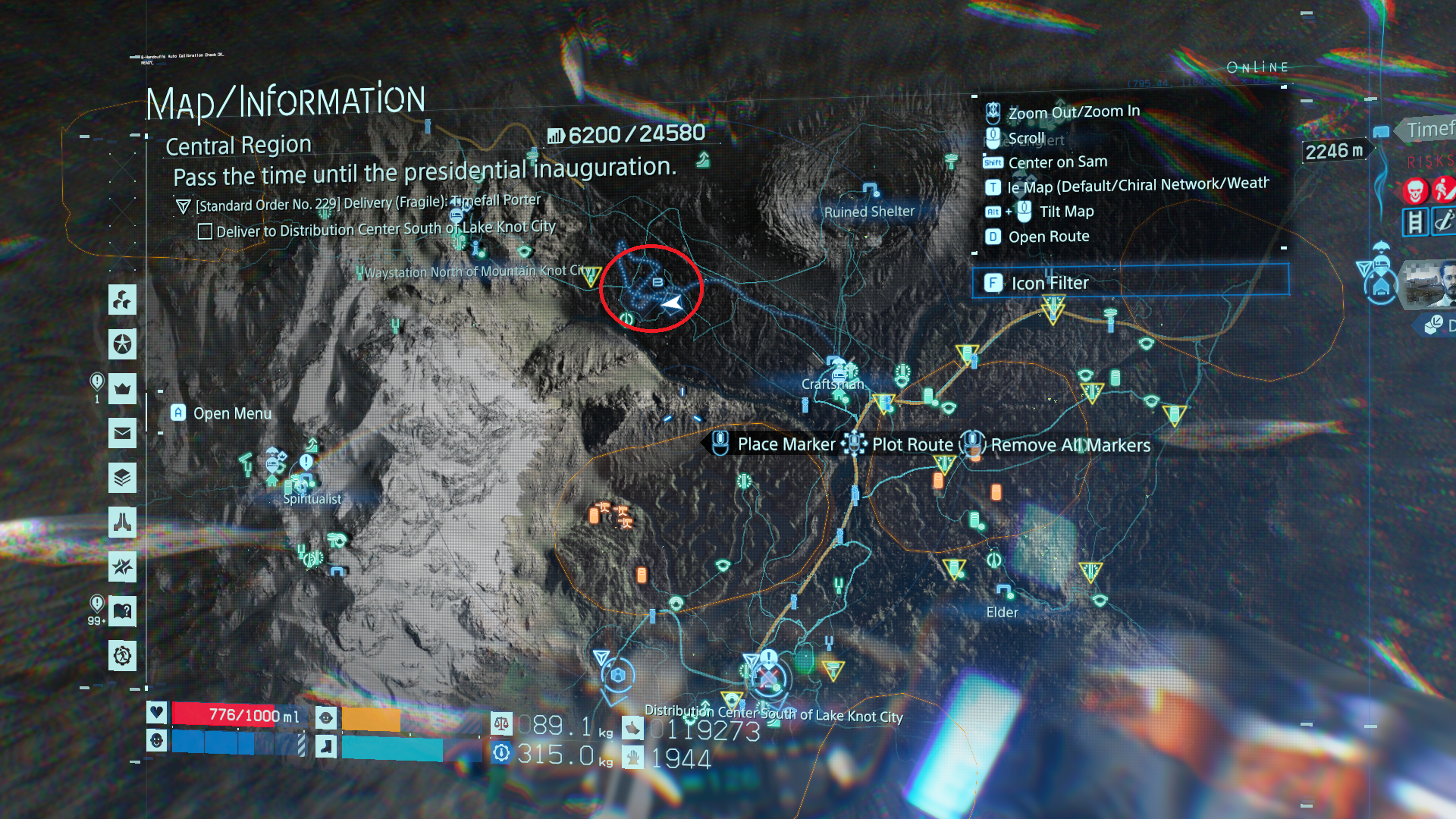Viewport: 1456px width, 819px height.
Task: Toggle the Deliver to Distribution Center objective checkbox
Action: pyautogui.click(x=205, y=231)
